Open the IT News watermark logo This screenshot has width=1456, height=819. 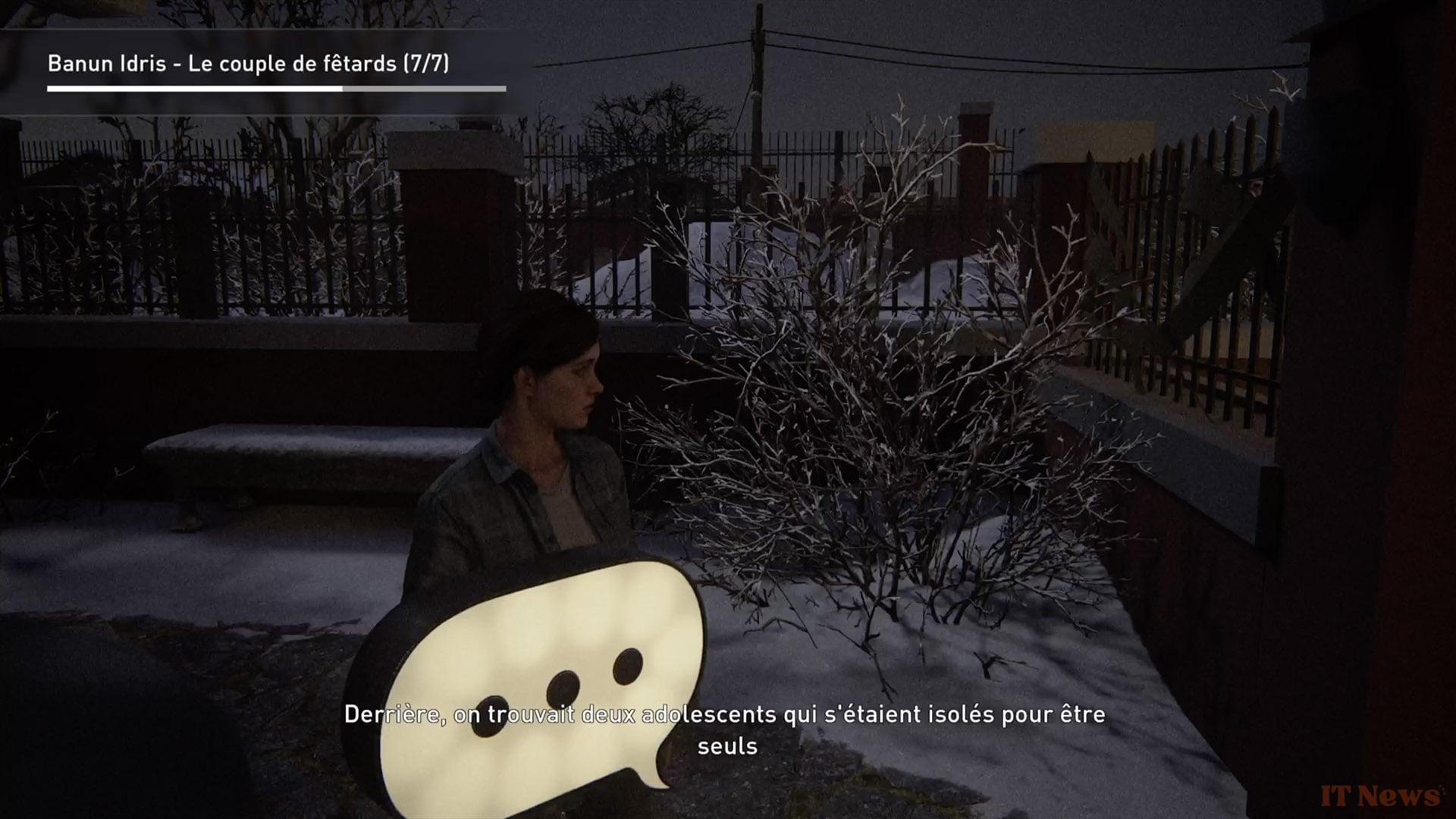(x=1379, y=796)
